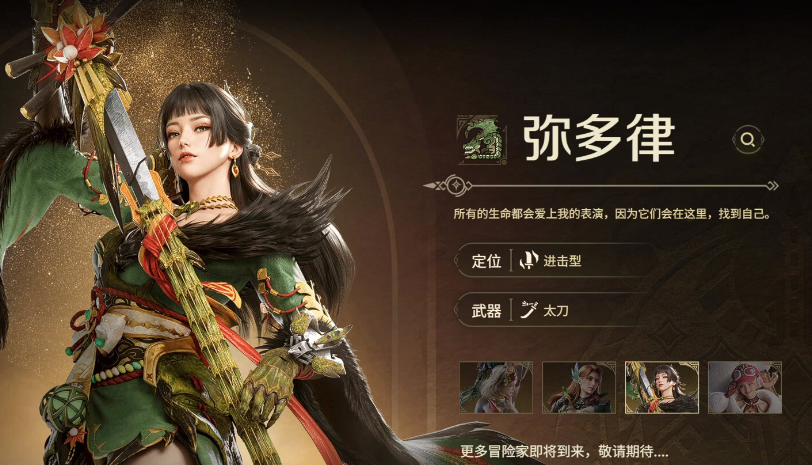The image size is (812, 465).
Task: Select the blonde-haired adventurer thumbnail
Action: point(496,388)
